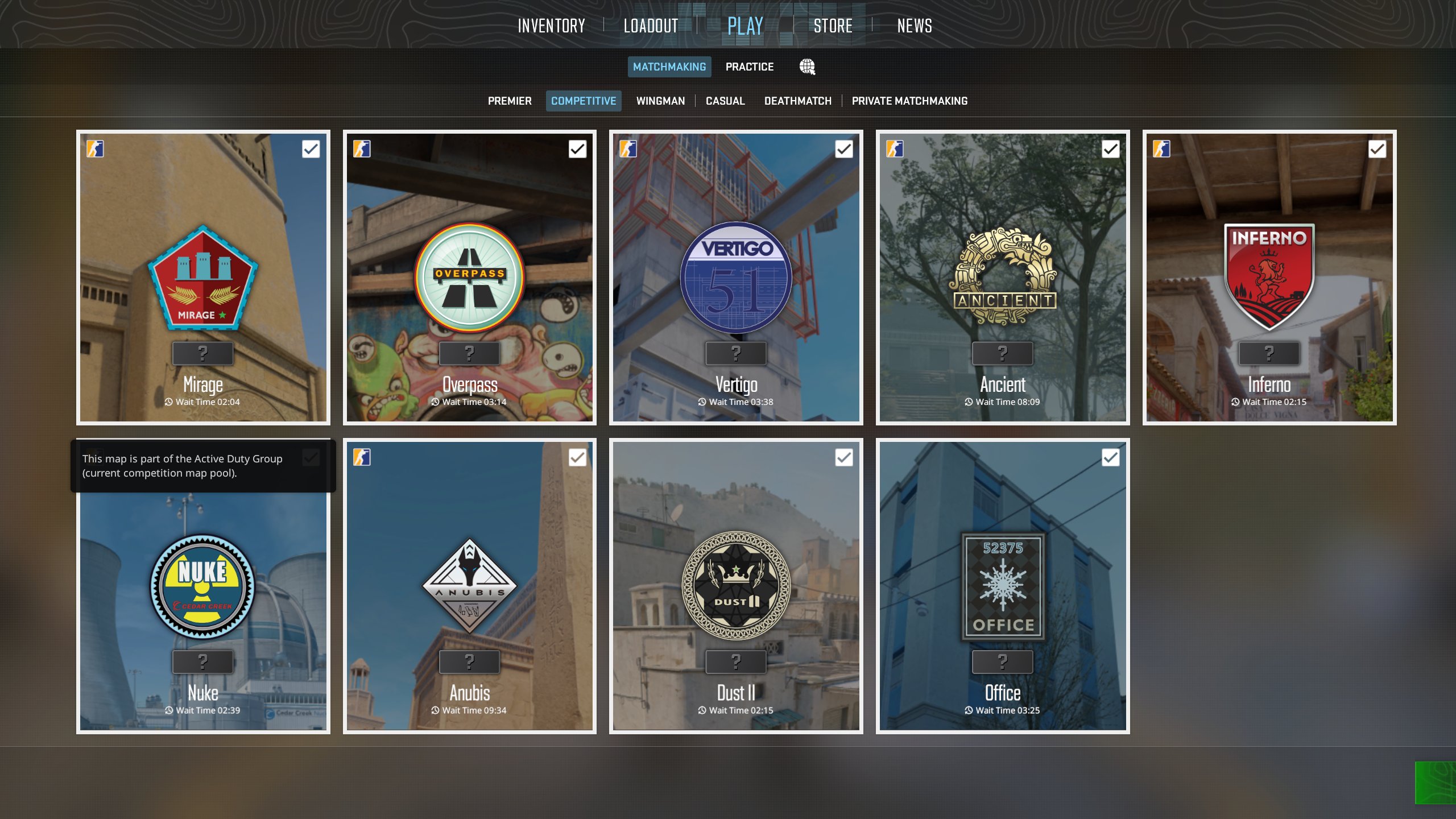Screen dimensions: 1456x819
Task: Uncheck the Overpass map checkbox
Action: [x=577, y=149]
